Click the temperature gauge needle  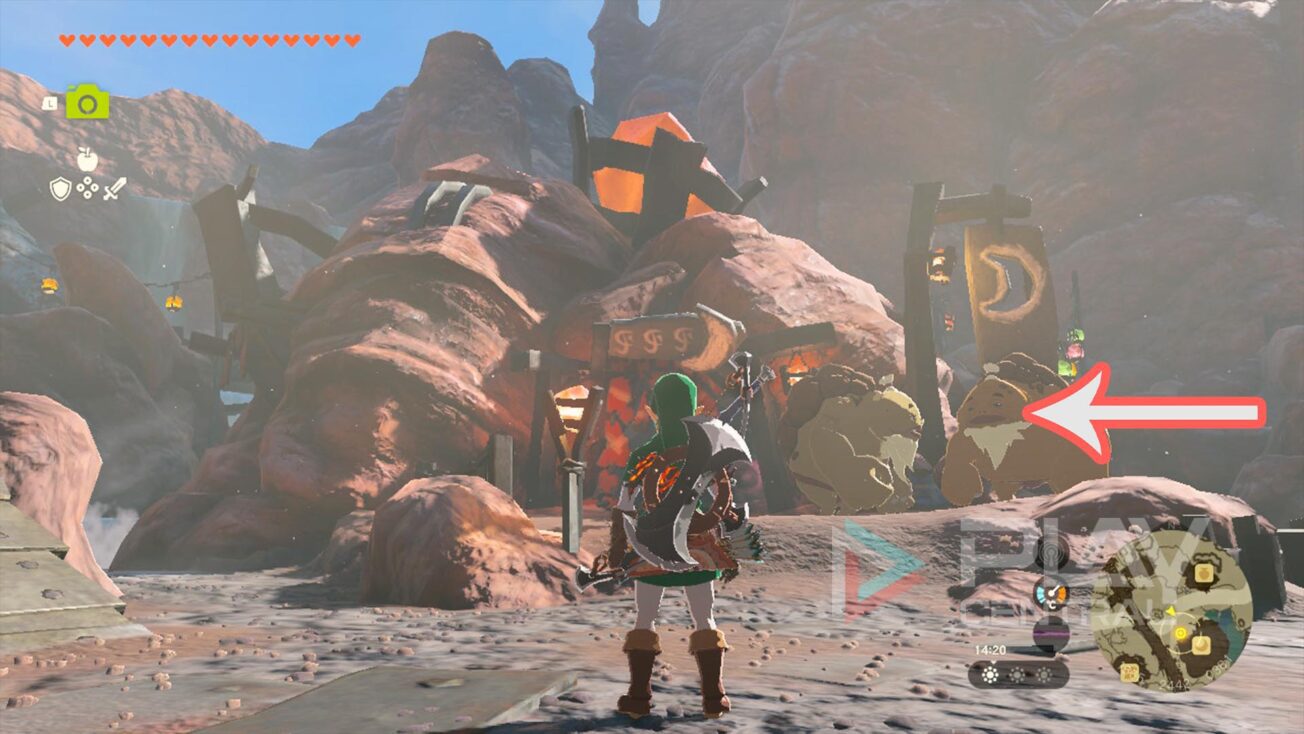coord(1052,591)
